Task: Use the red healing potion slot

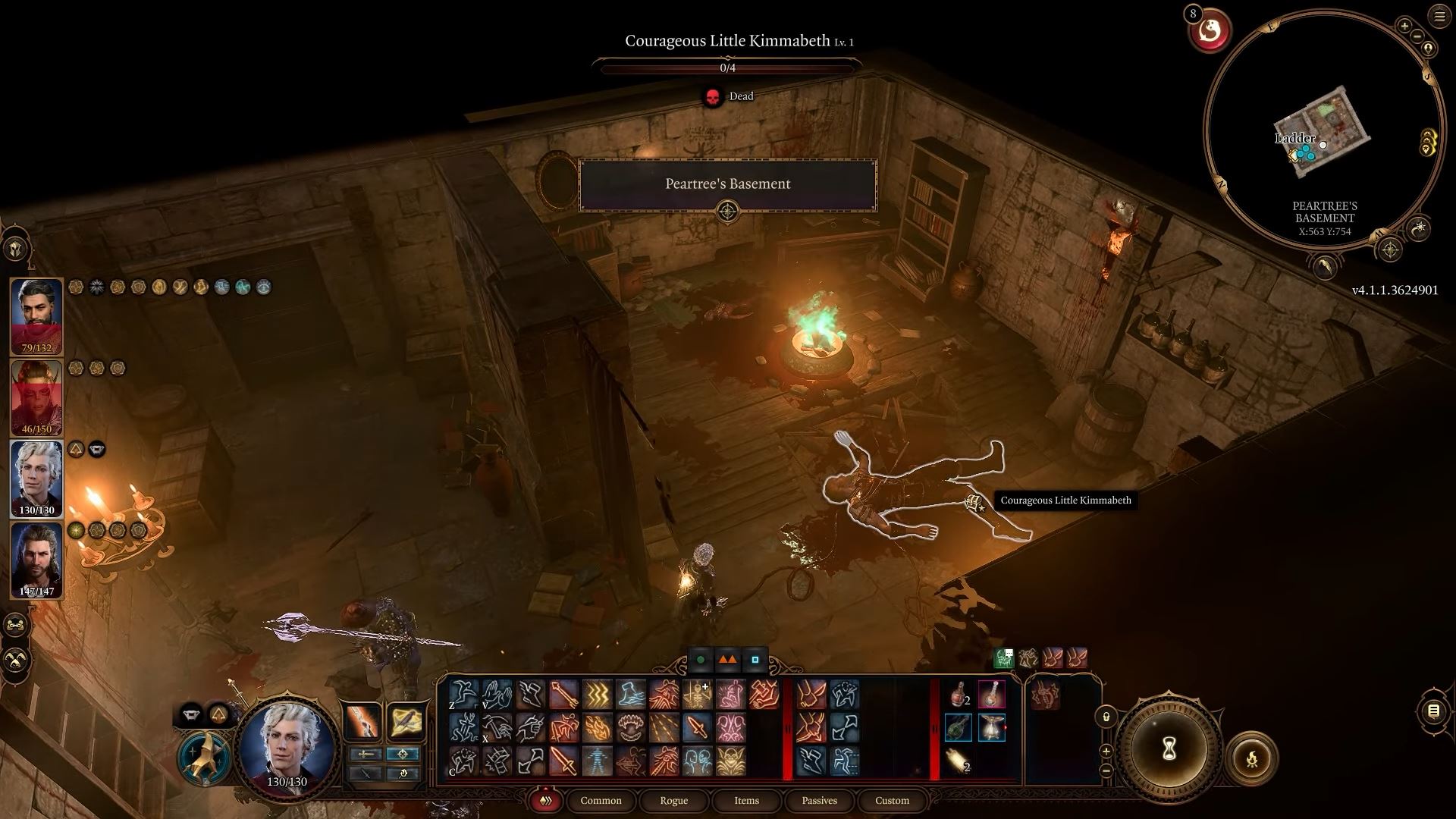Action: [959, 694]
